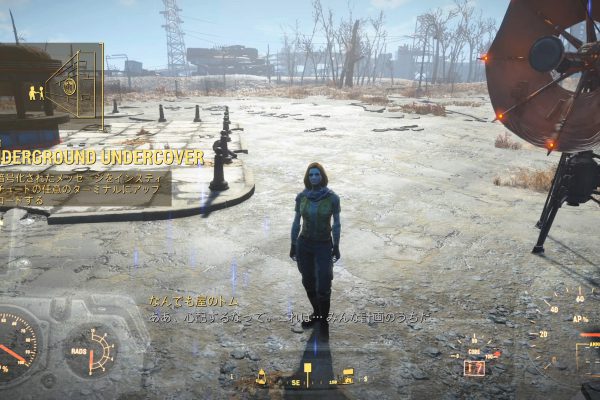This screenshot has height=400, width=600.
Task: Click the compass strip on the HUD
Action: (x=307, y=379)
